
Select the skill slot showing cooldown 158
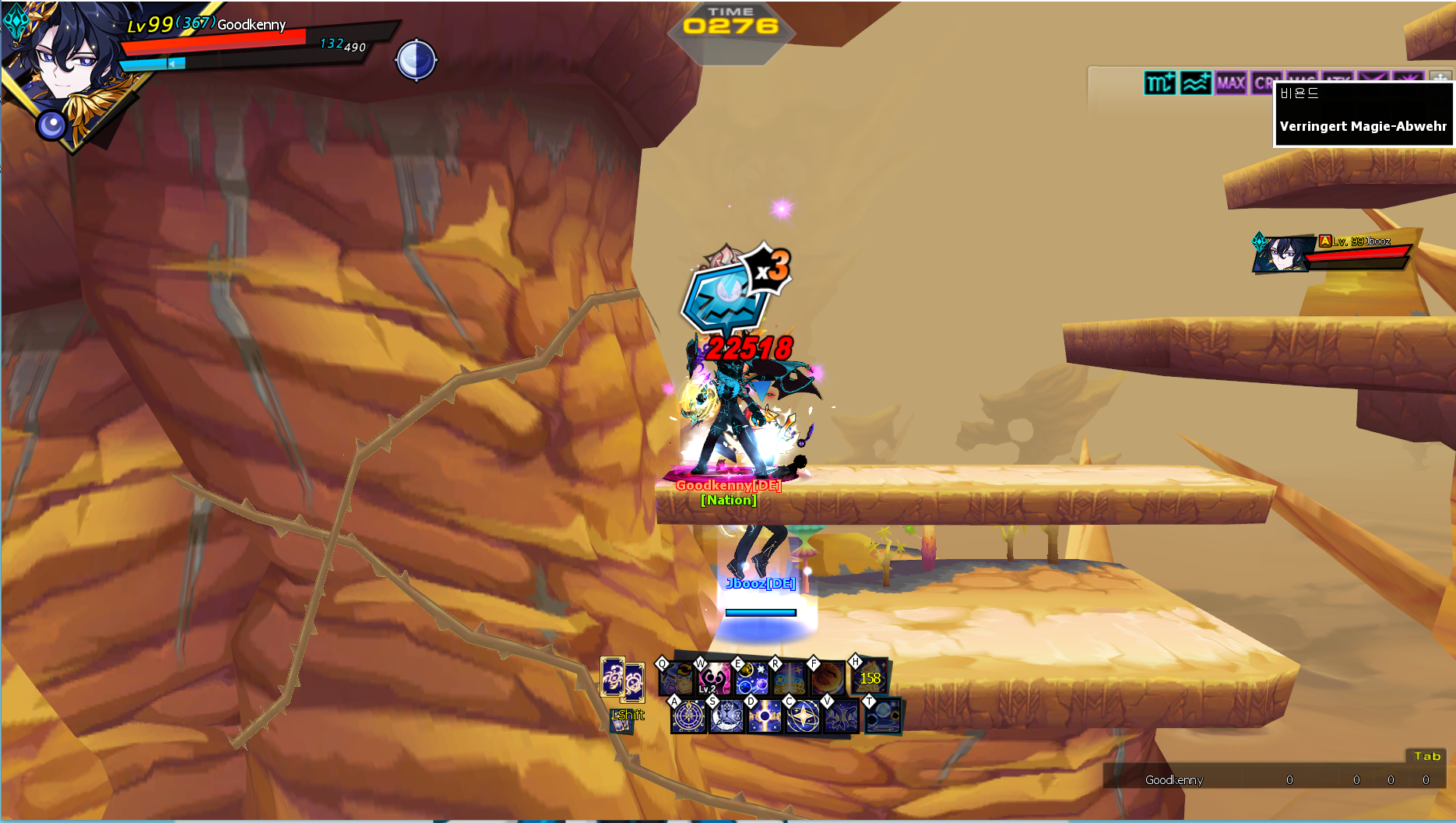point(869,678)
